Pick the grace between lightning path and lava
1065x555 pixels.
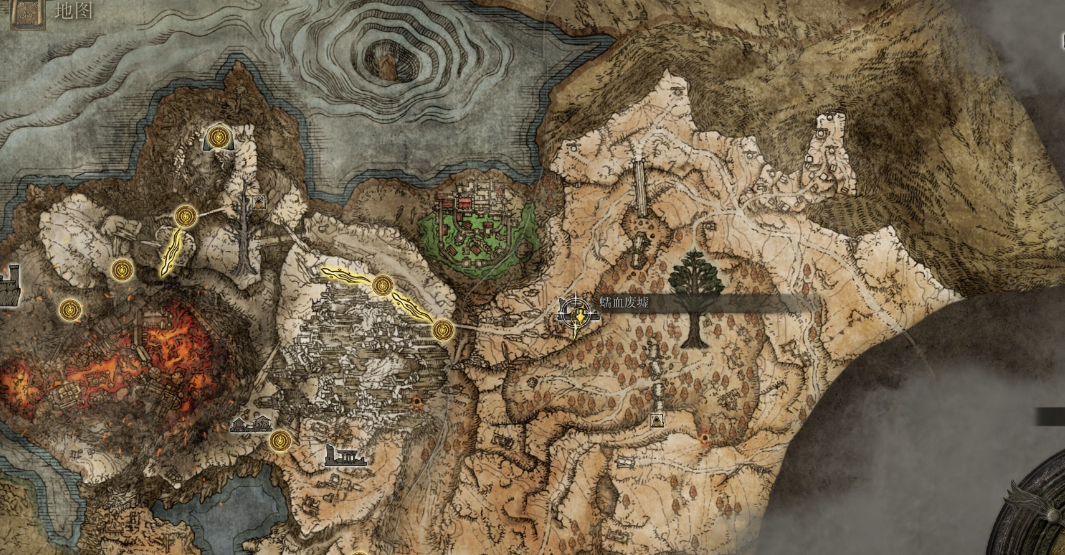pyautogui.click(x=122, y=269)
